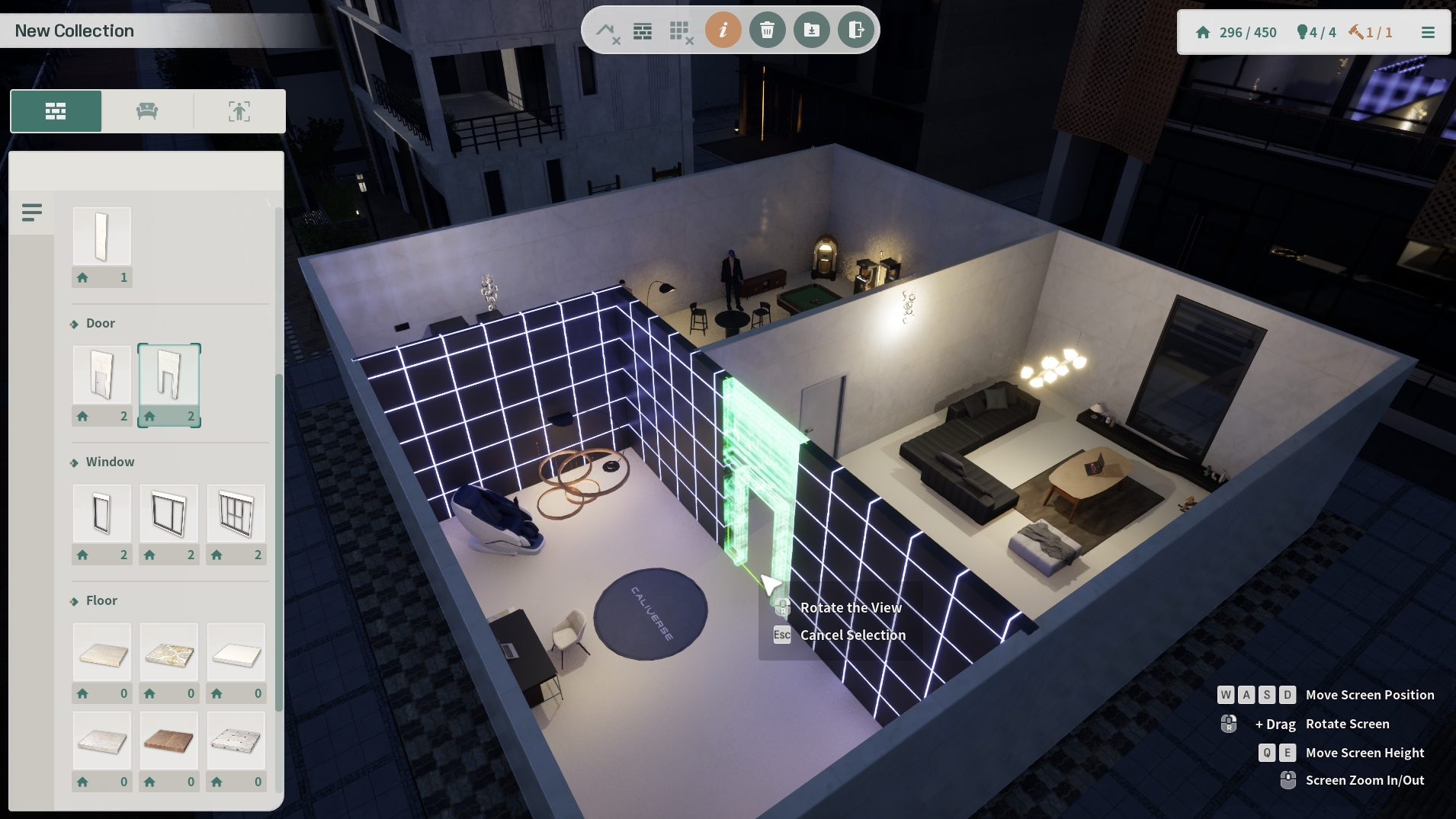Toggle the category list lines icon
This screenshot has height=819, width=1456.
(32, 213)
